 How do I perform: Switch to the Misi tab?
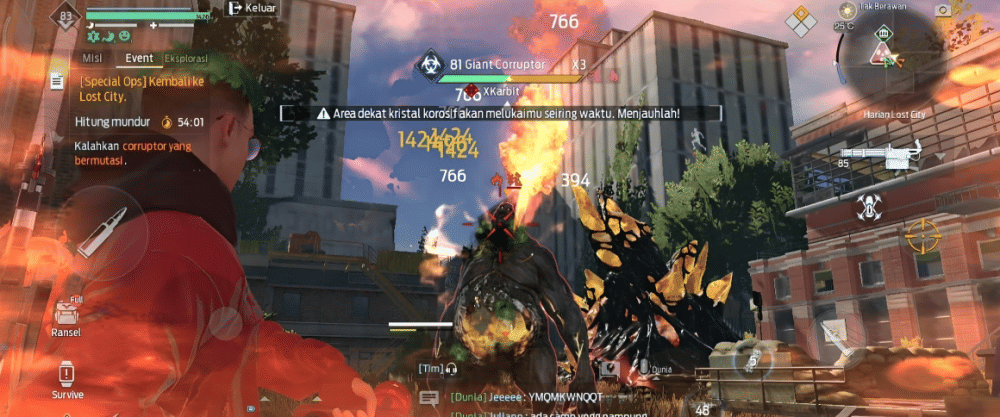coord(92,59)
